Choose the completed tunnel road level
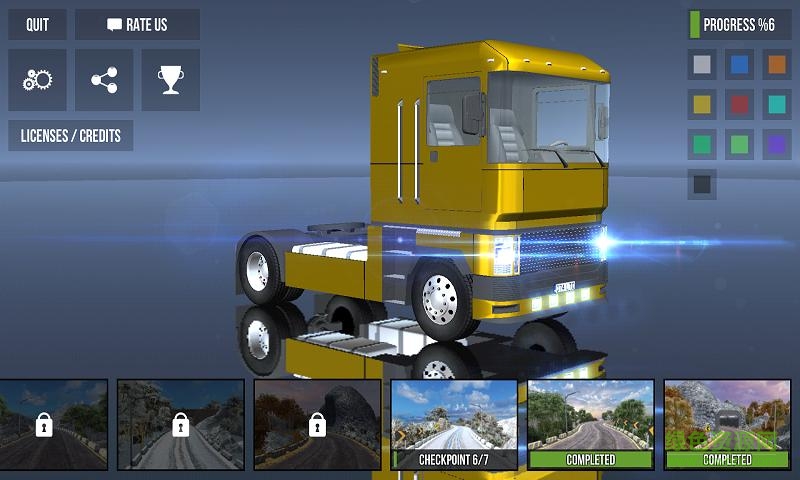800x480 pixels. coord(727,424)
